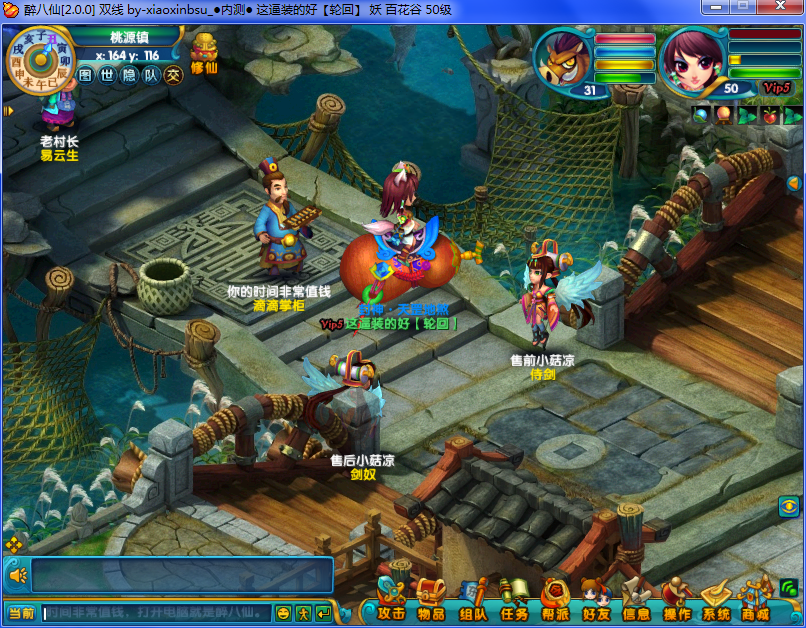The image size is (806, 628).
Task: Select the 队 team round button
Action: click(151, 75)
